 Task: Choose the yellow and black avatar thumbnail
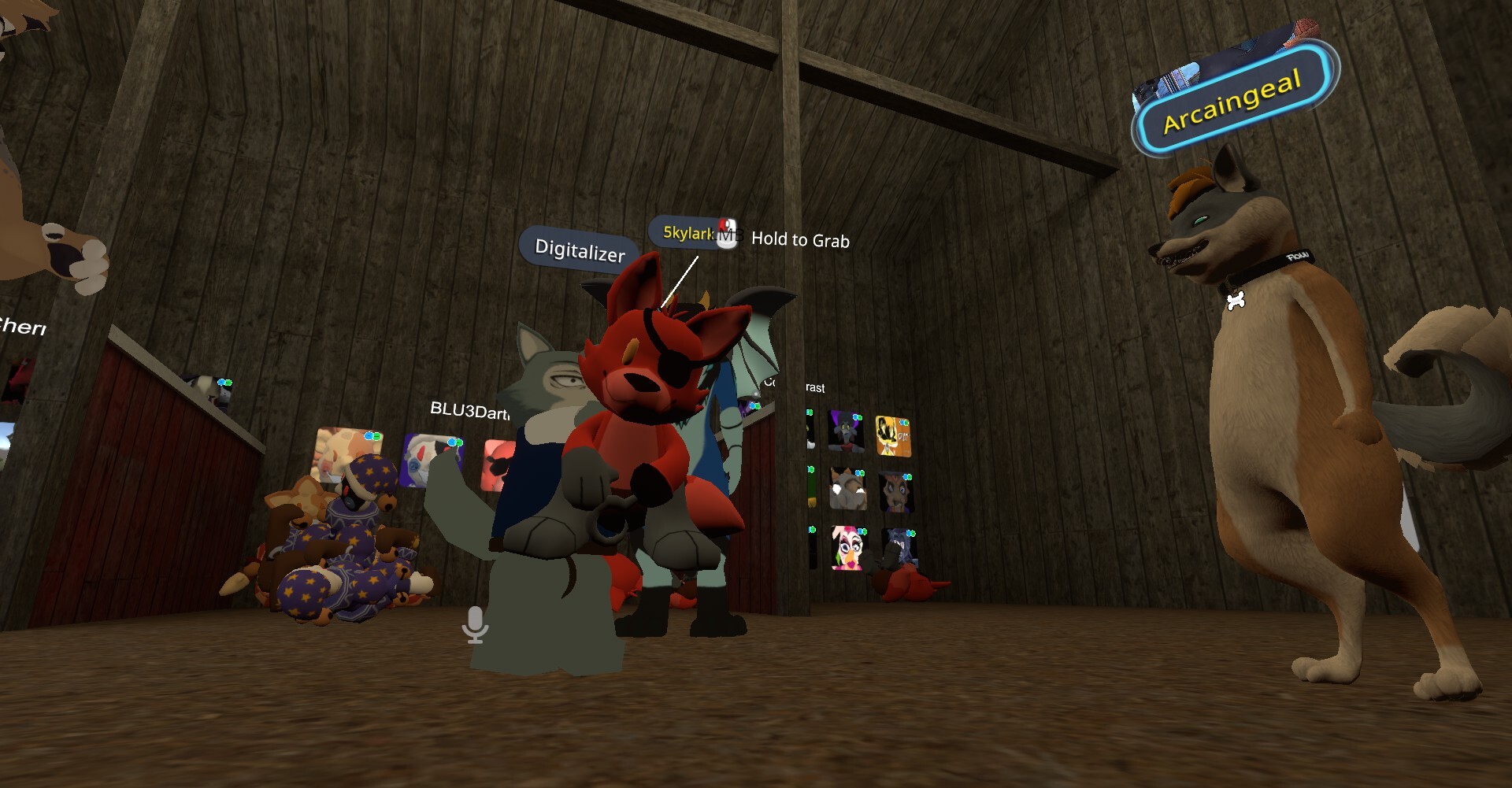click(x=893, y=437)
